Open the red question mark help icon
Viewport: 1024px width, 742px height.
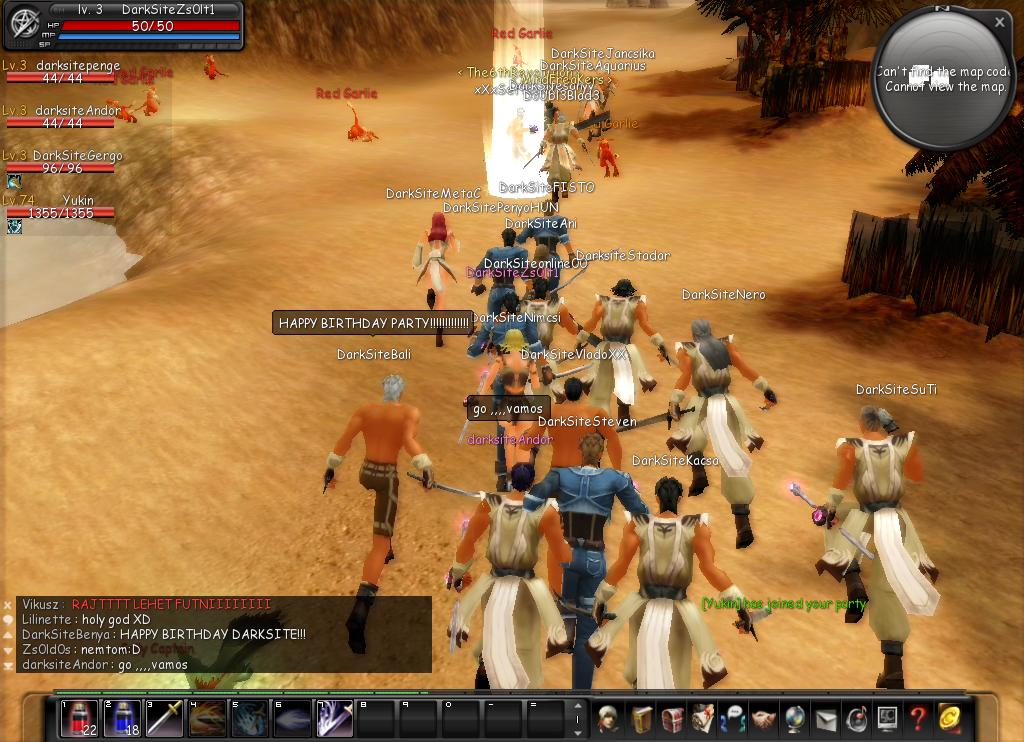coord(918,718)
